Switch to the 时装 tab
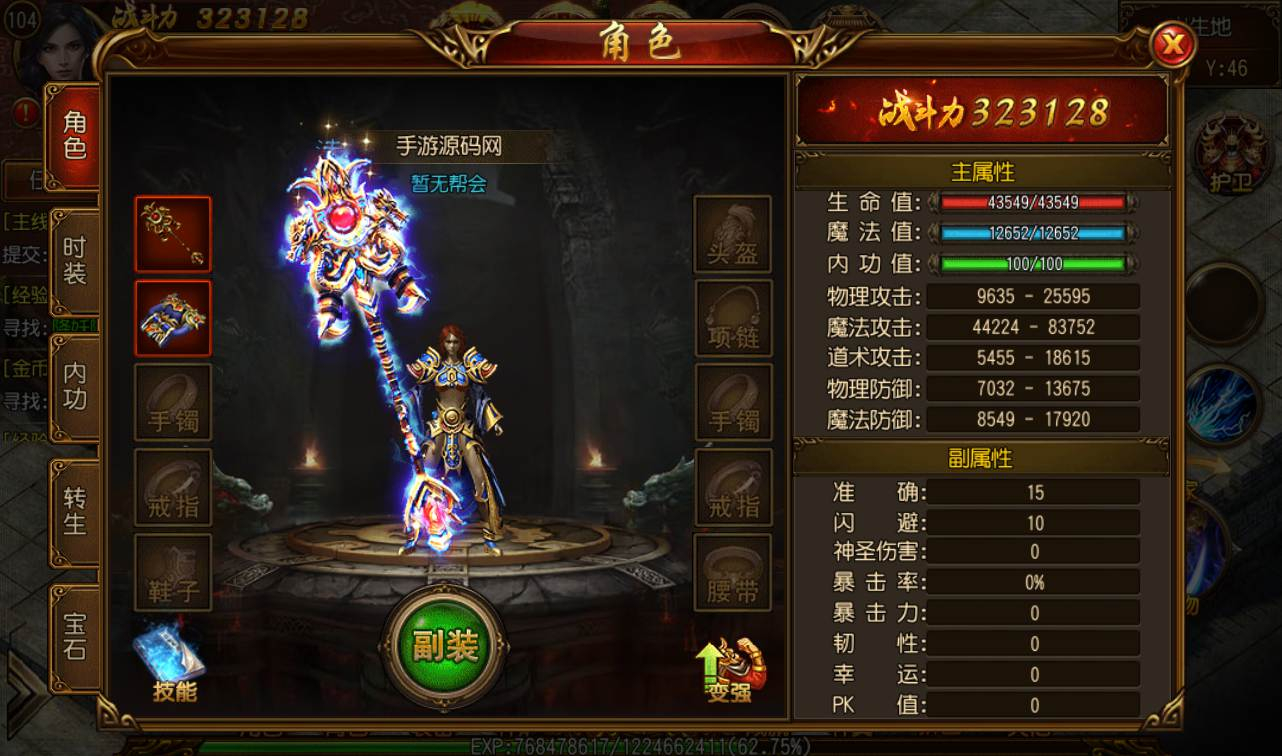The width and height of the screenshot is (1282, 756). point(75,261)
